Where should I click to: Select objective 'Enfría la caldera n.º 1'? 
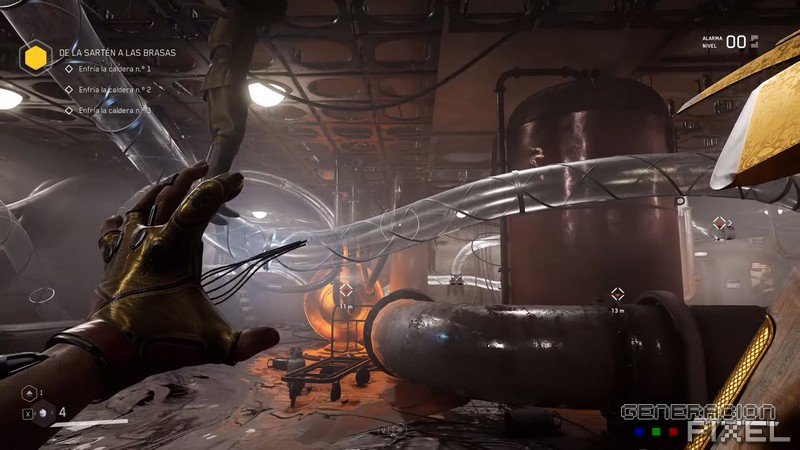(x=114, y=70)
